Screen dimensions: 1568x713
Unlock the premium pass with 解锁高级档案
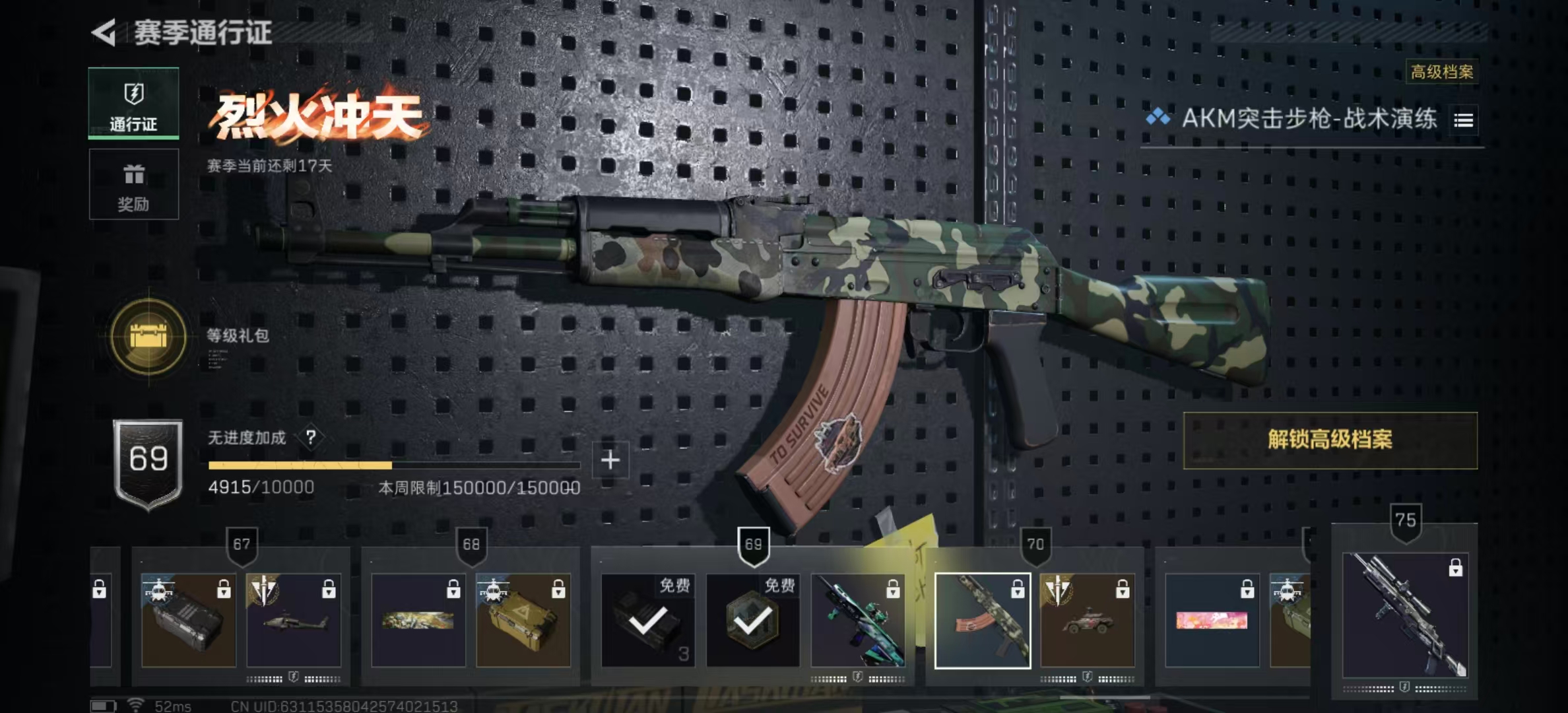click(1330, 440)
